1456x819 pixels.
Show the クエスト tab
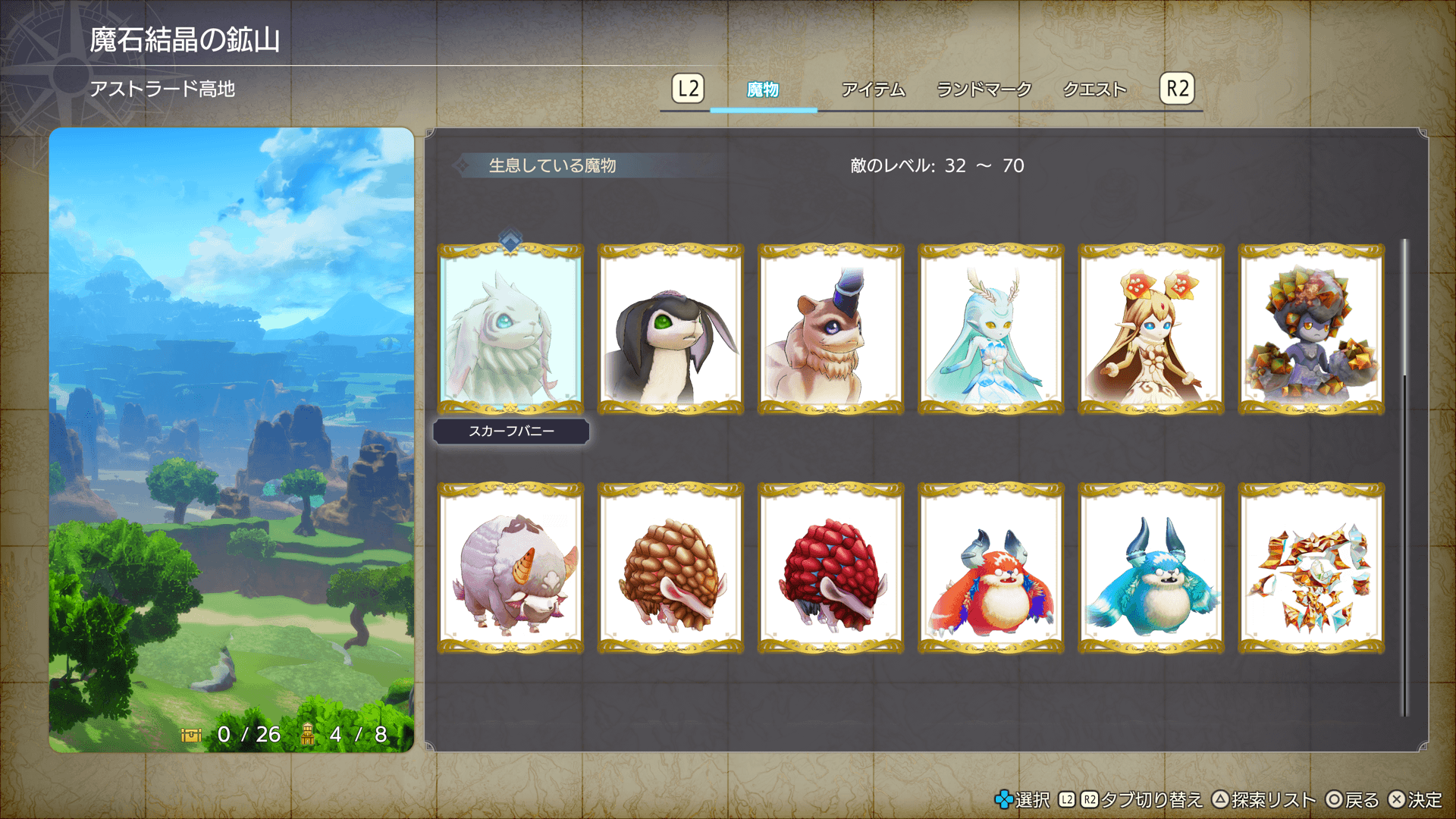(x=1094, y=89)
